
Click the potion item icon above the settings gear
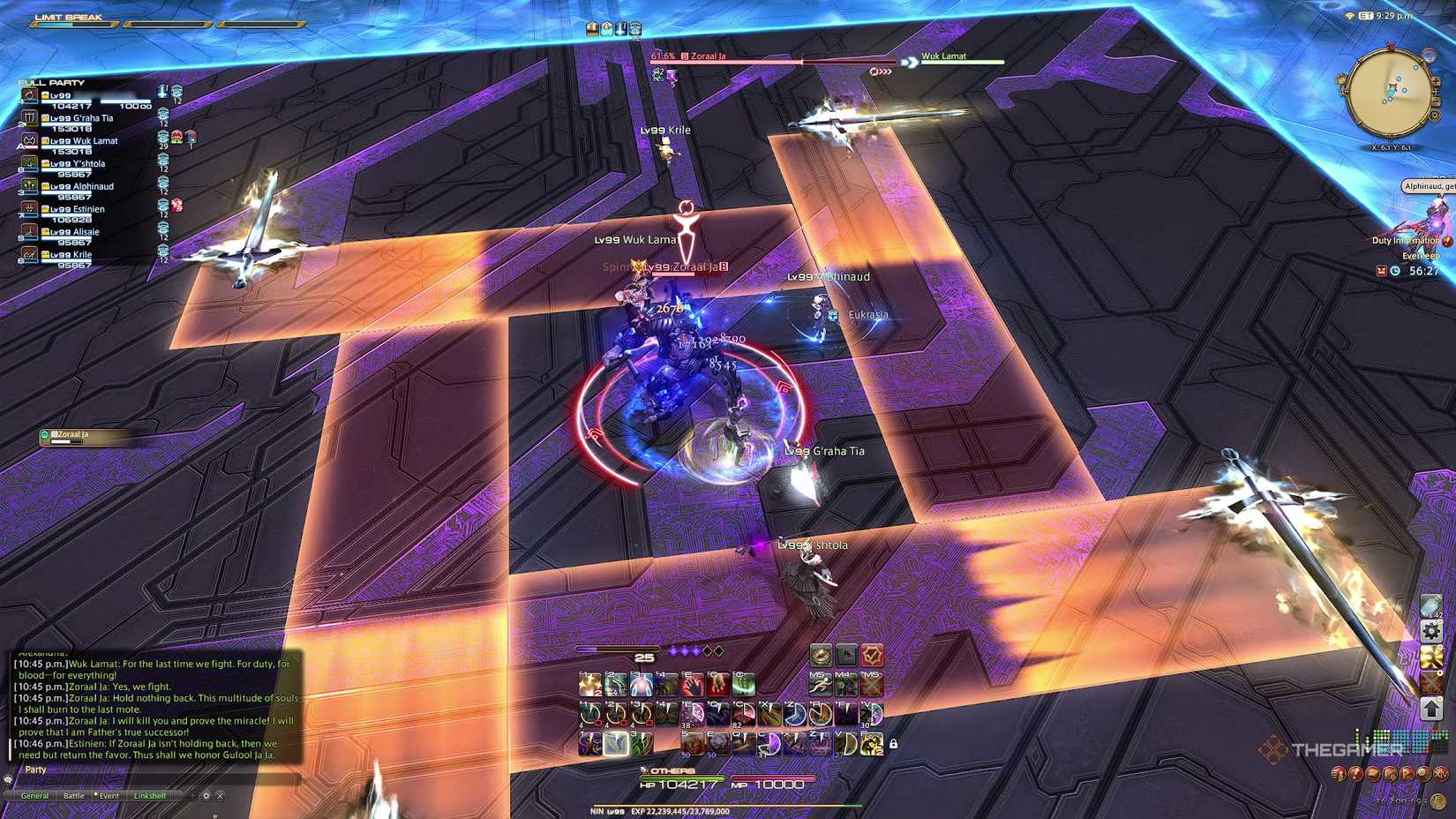pyautogui.click(x=1430, y=605)
